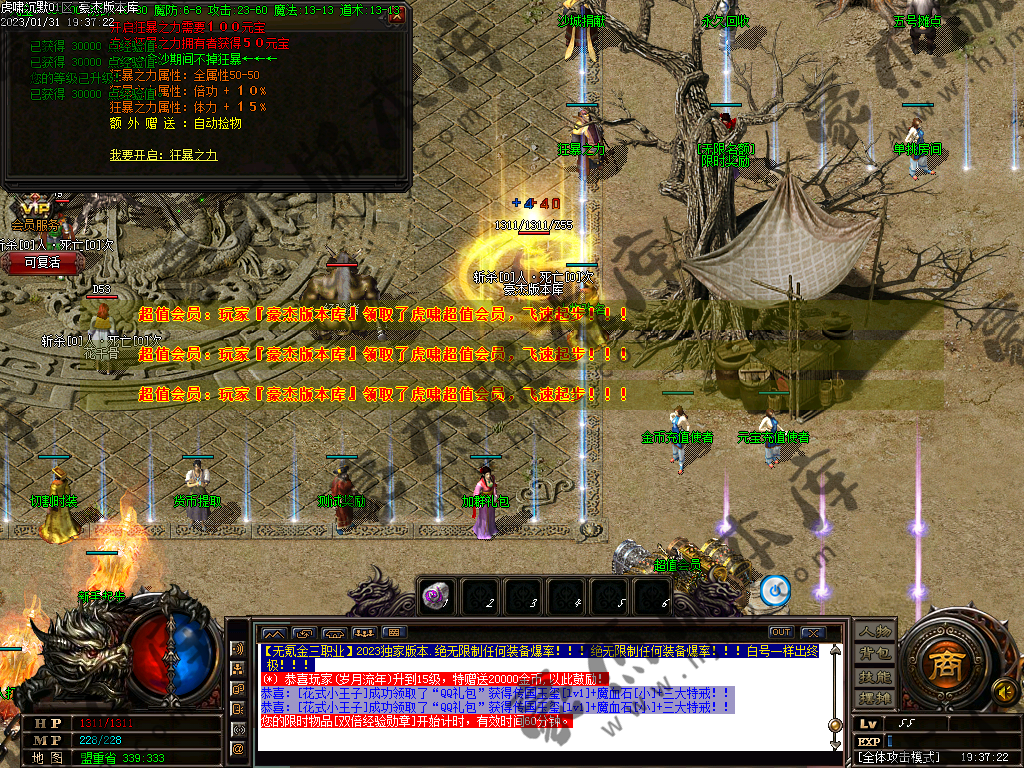Viewport: 1024px width, 768px height.
Task: Open the 商 shop medallion
Action: click(x=941, y=665)
